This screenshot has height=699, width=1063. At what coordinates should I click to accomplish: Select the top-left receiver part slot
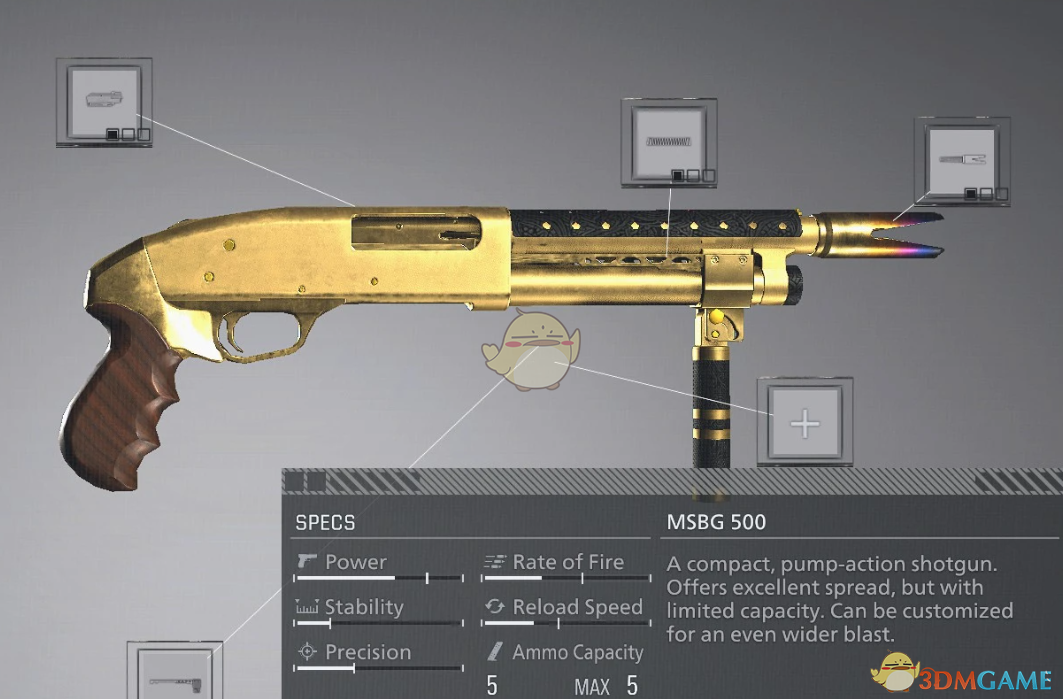[x=104, y=102]
